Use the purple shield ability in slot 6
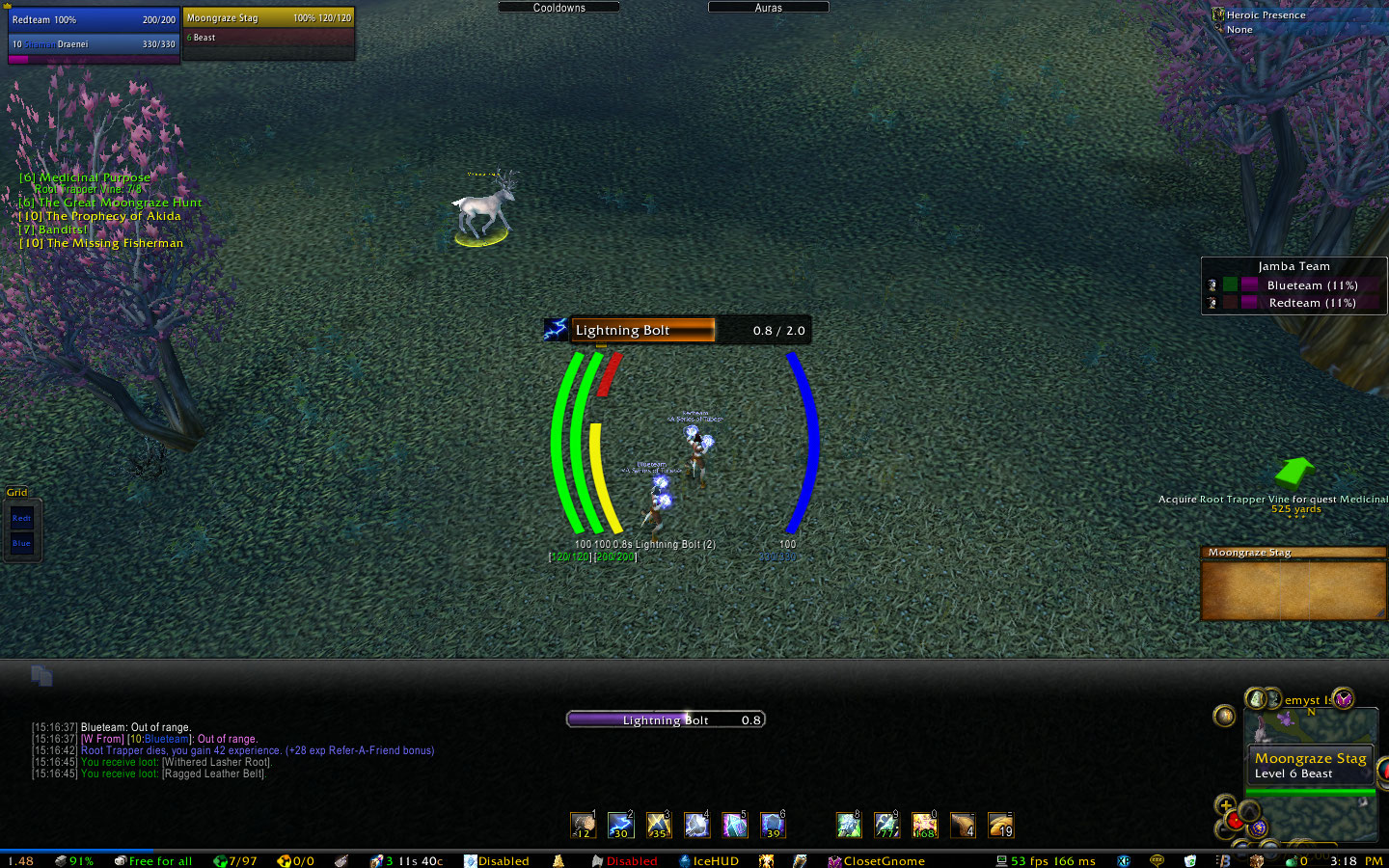1389x868 pixels. click(x=773, y=826)
